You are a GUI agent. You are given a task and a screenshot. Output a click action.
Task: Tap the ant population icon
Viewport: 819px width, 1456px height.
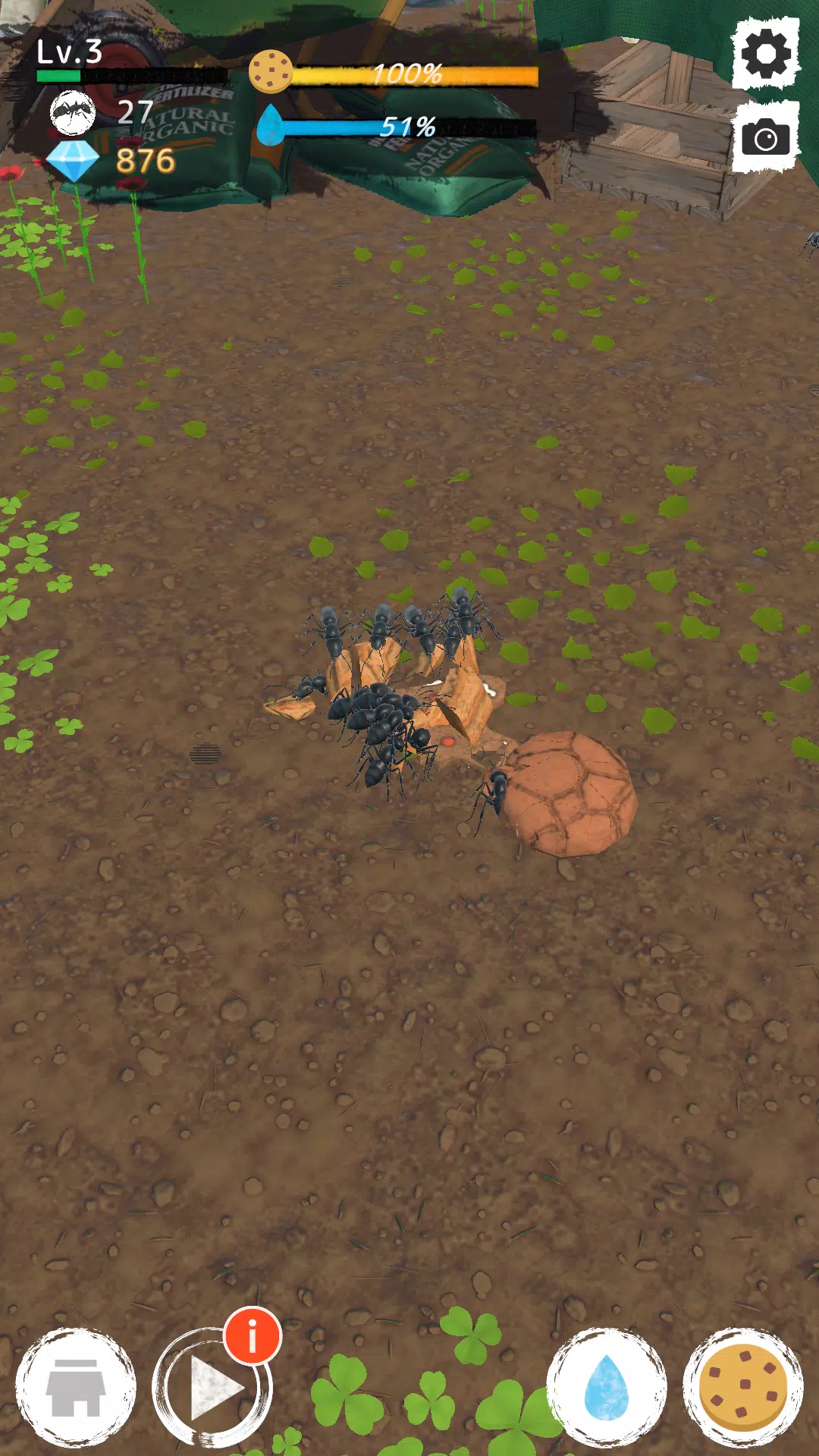coord(73,112)
